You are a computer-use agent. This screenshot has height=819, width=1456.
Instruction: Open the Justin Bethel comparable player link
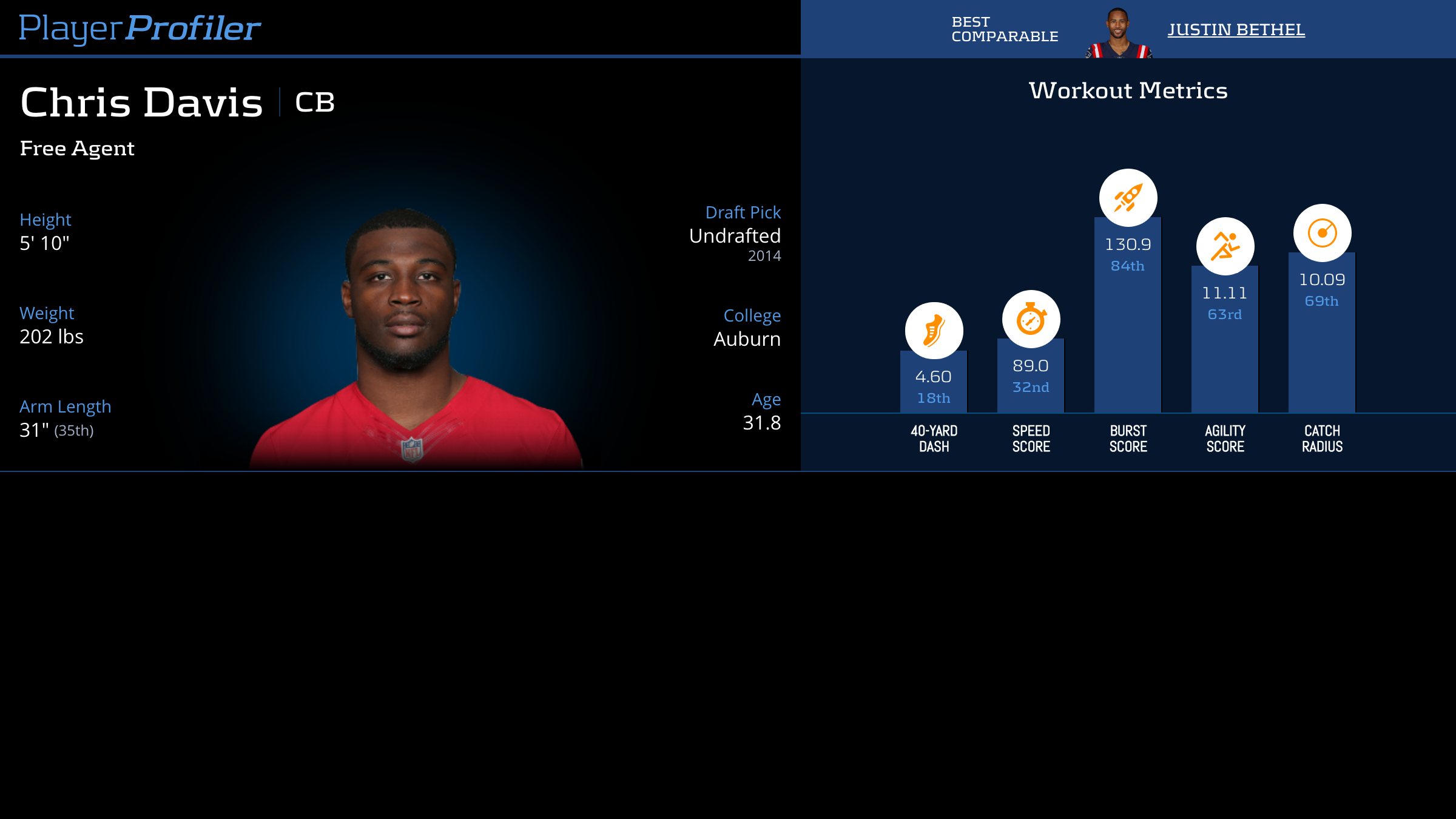(1236, 30)
